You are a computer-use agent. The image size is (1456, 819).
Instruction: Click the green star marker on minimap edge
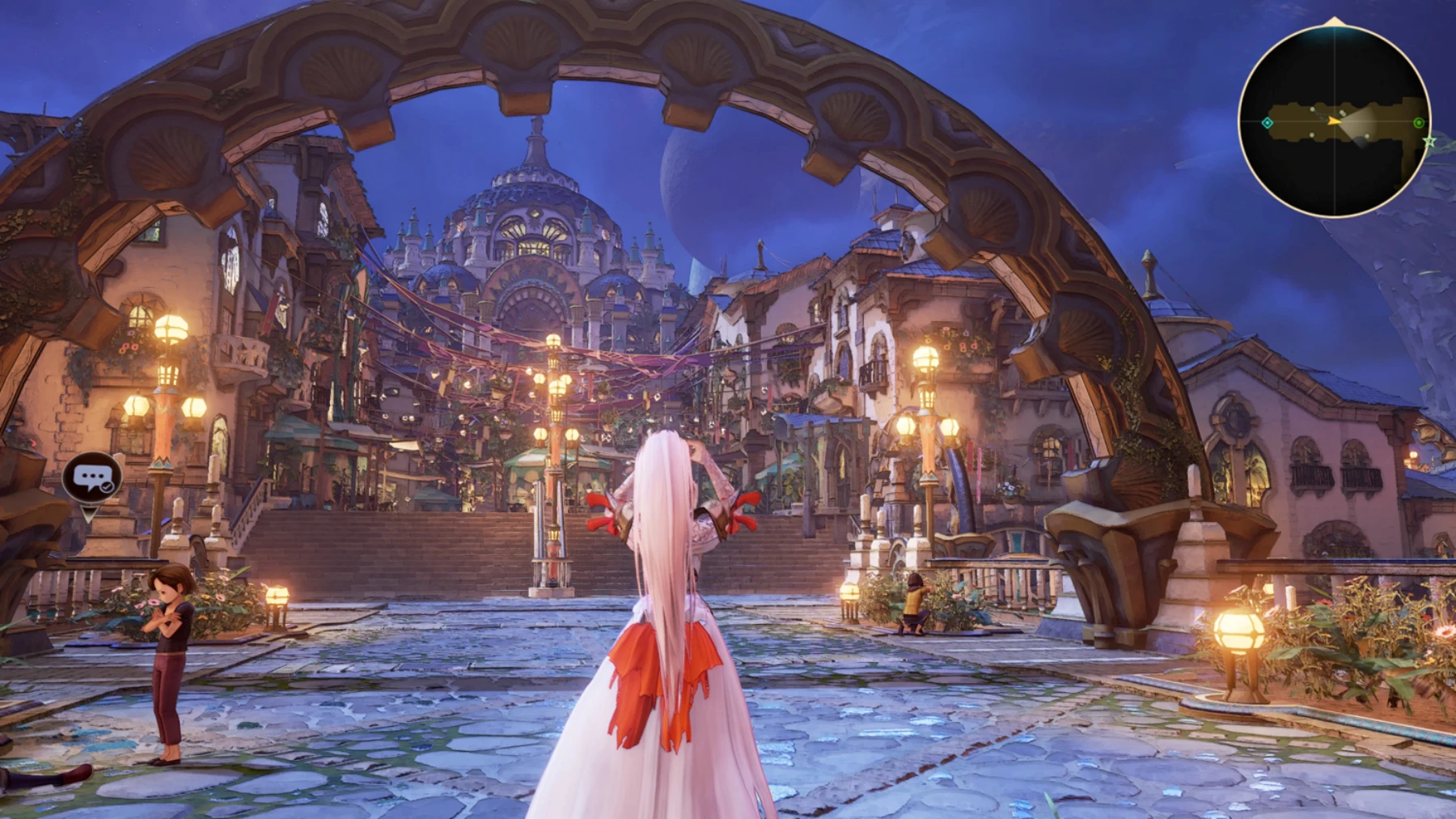tap(1429, 142)
